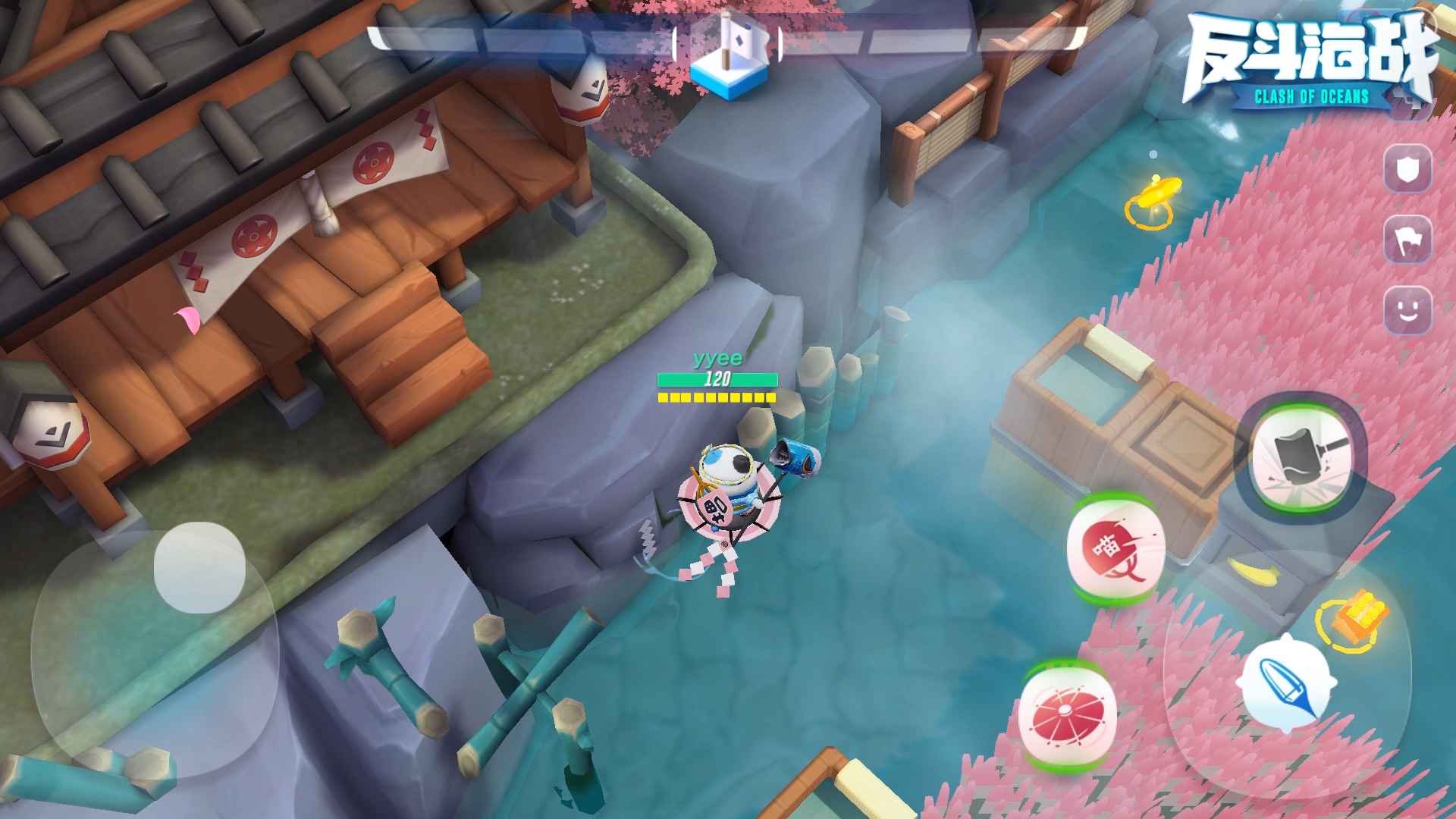
Task: Open the smiley emote menu
Action: tap(1407, 310)
